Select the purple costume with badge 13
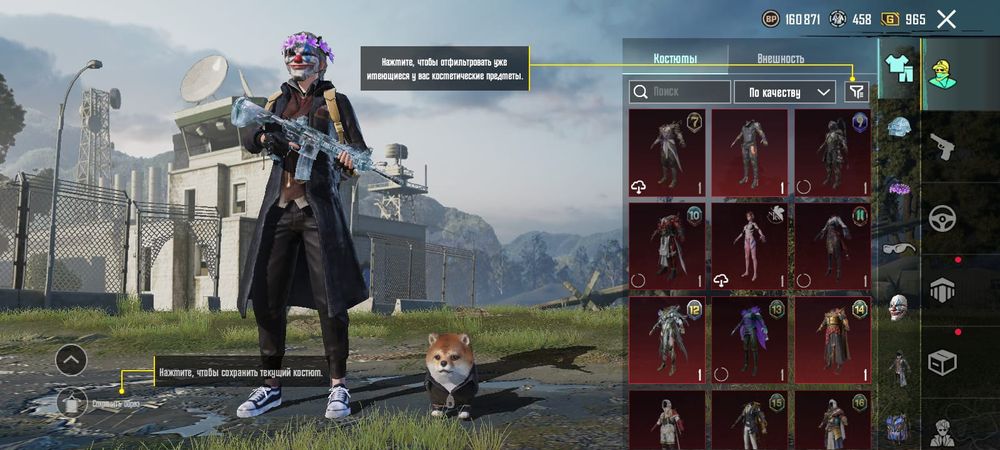 [x=749, y=341]
